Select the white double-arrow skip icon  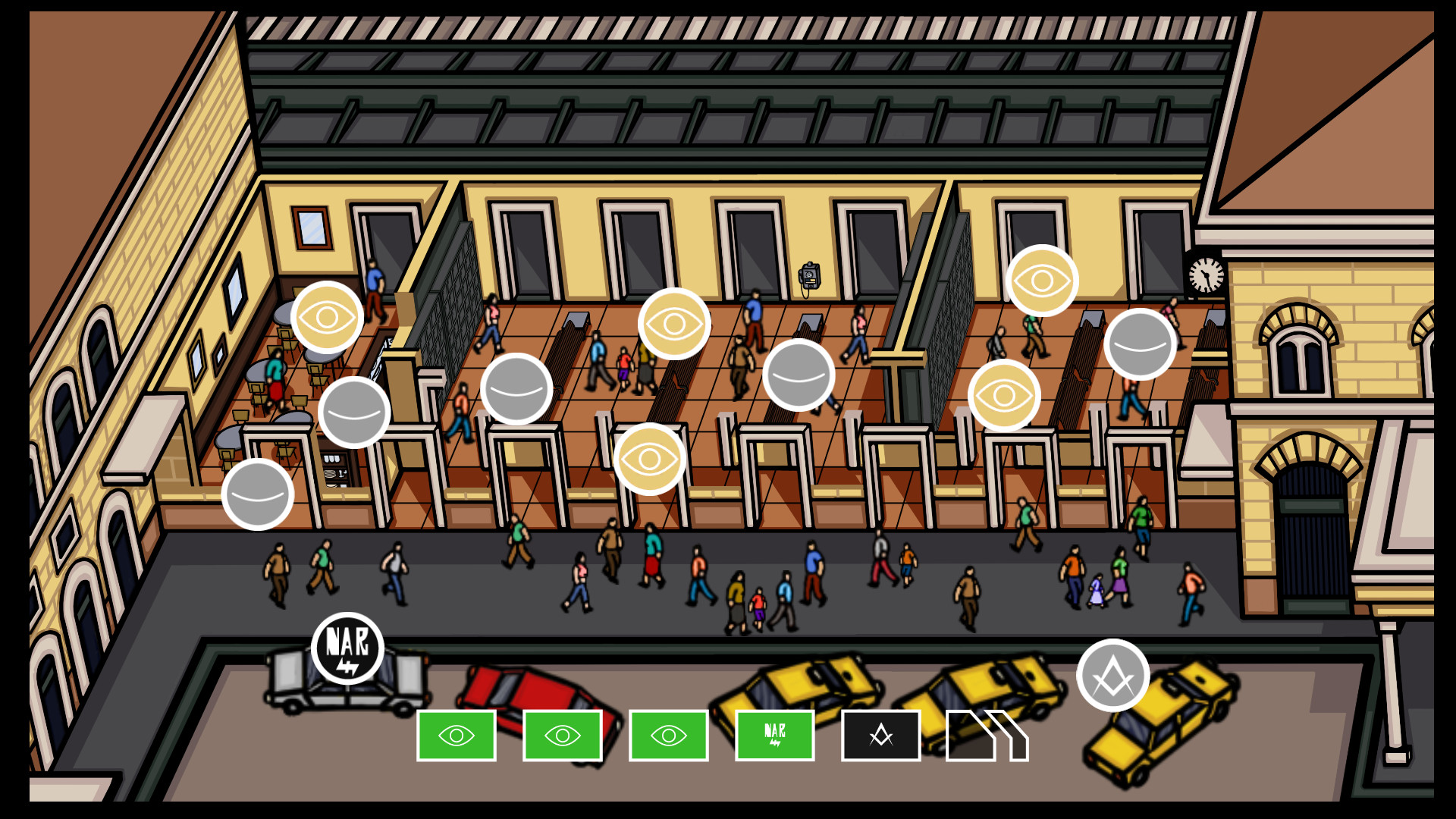986,735
